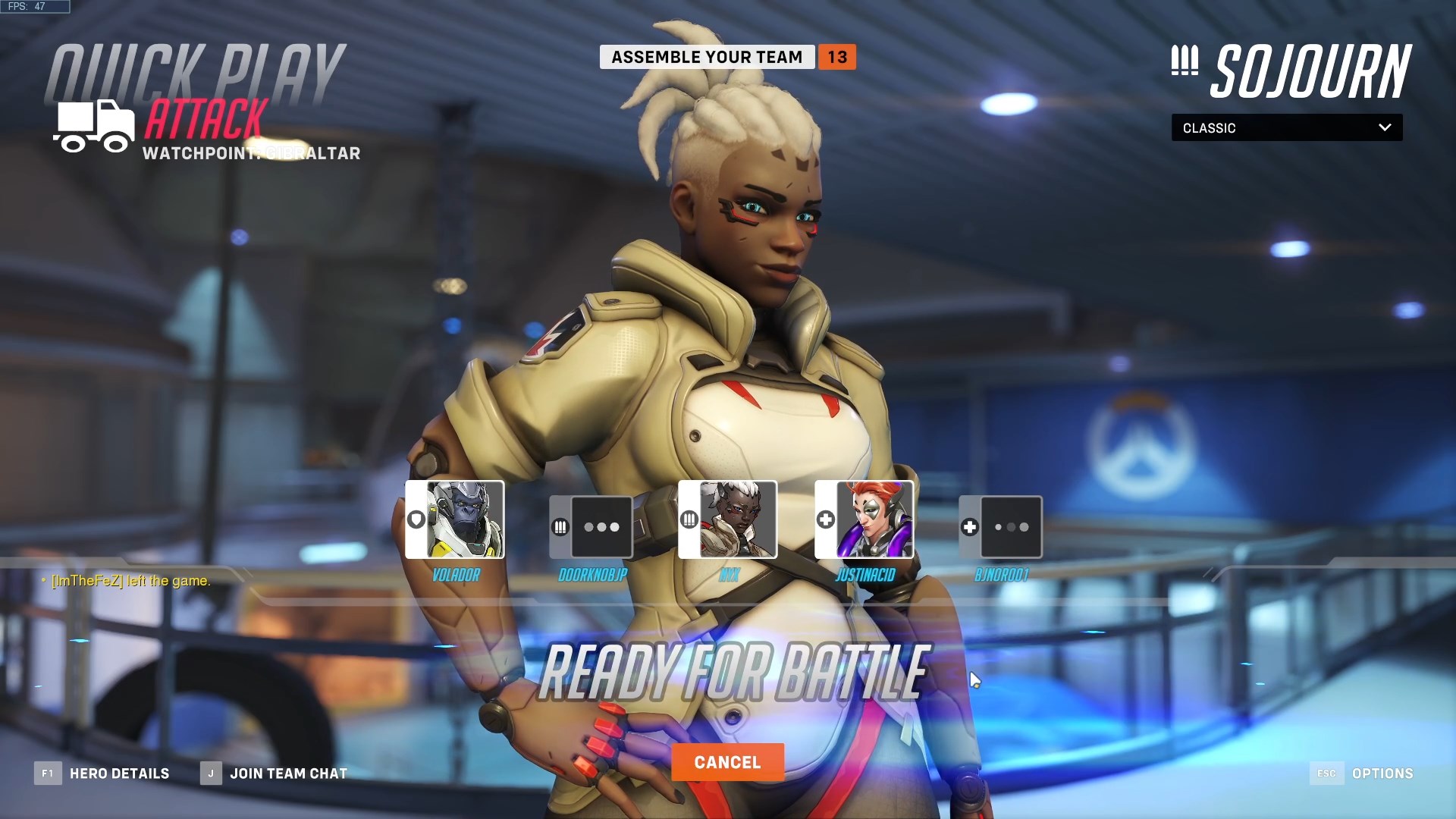Click BJNorod1's pending support slot

coord(1010,527)
